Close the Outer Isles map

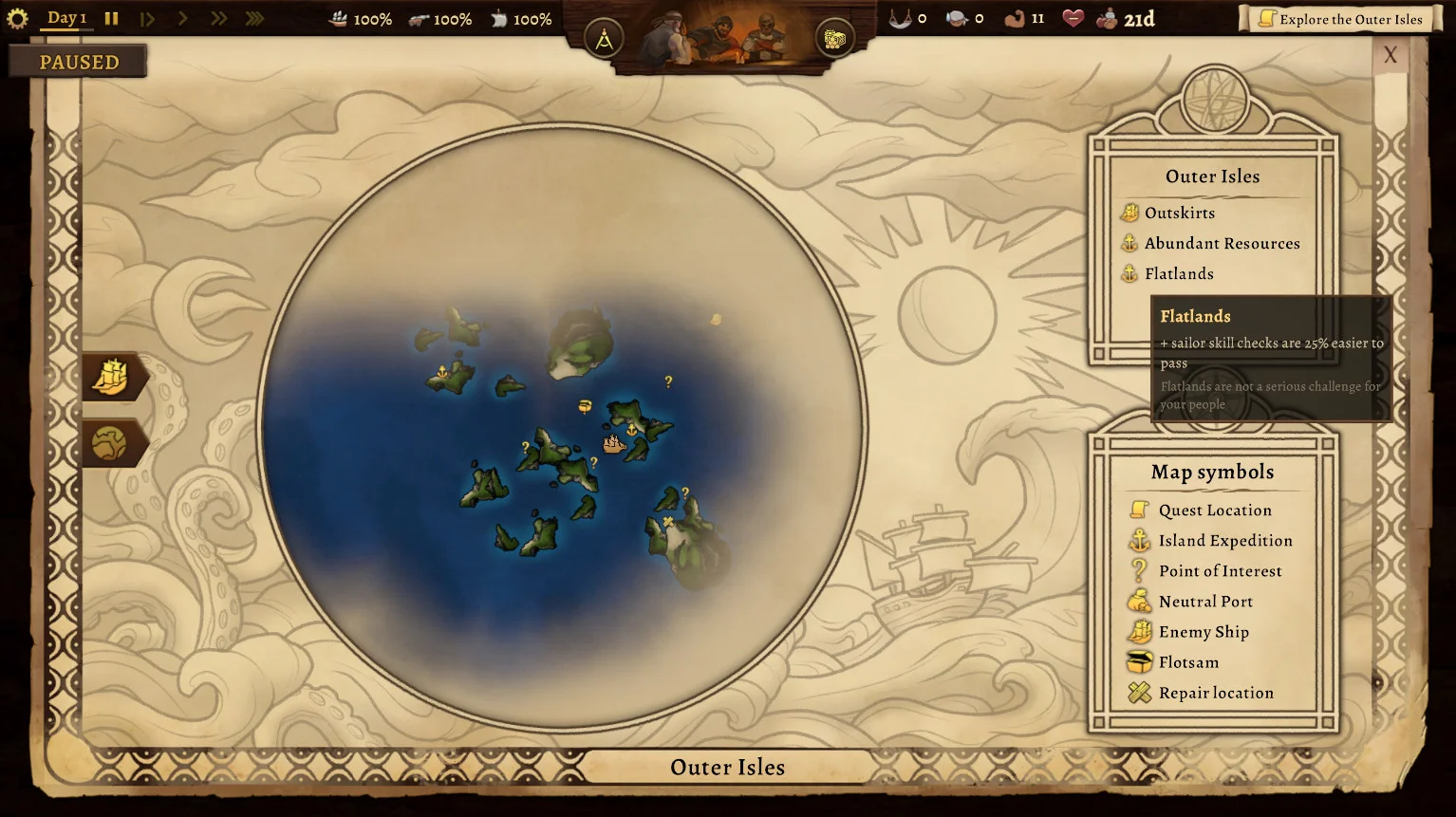pyautogui.click(x=1390, y=55)
